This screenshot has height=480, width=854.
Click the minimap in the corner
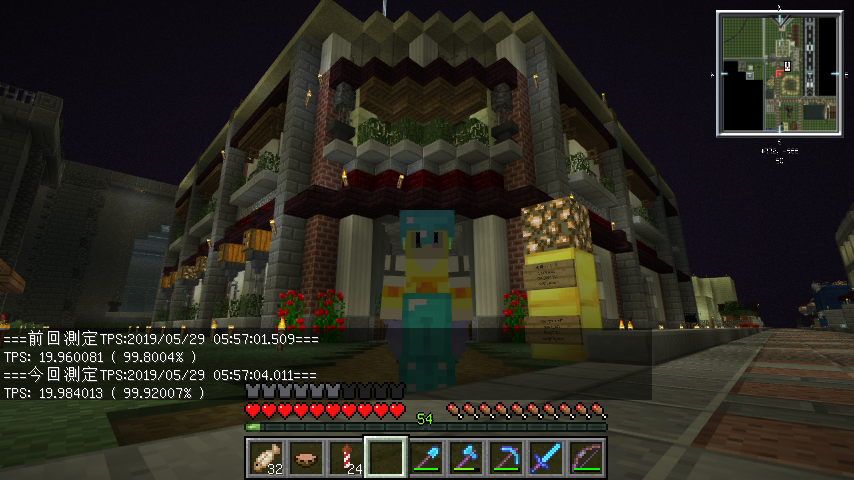(x=780, y=73)
